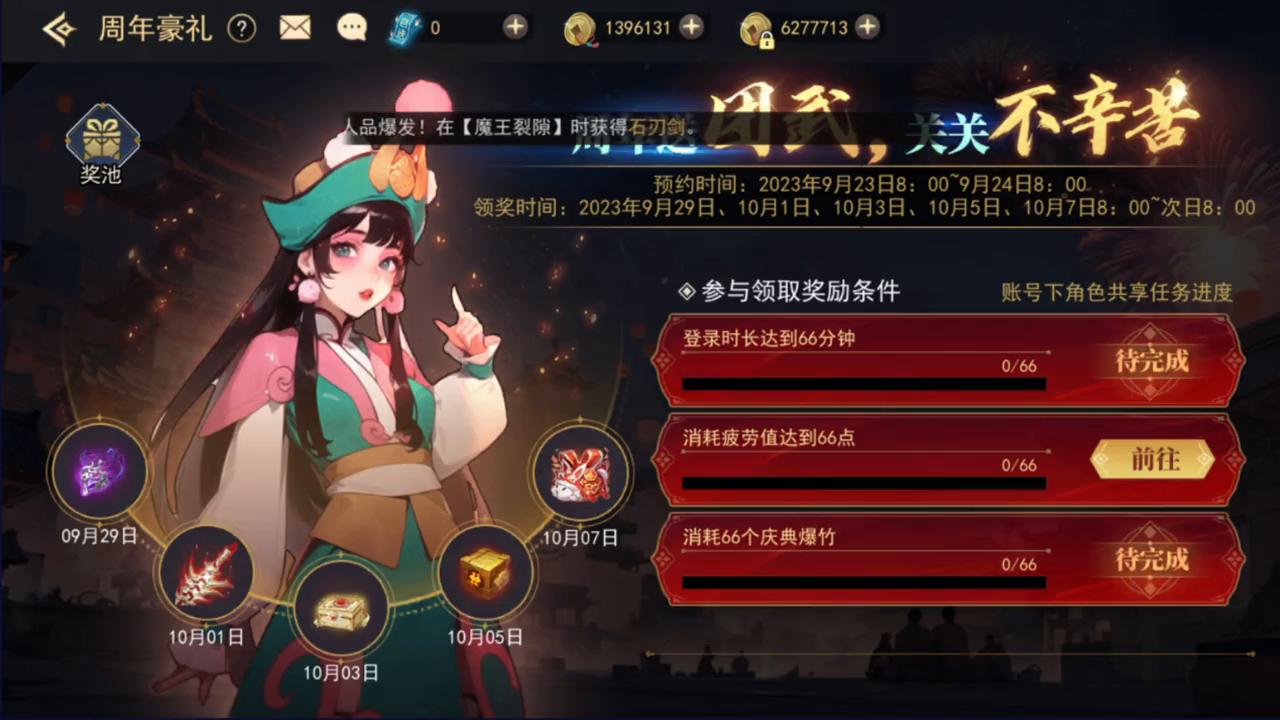Select the 10月01日 weapon reward icon
This screenshot has width=1280, height=720.
[205, 571]
